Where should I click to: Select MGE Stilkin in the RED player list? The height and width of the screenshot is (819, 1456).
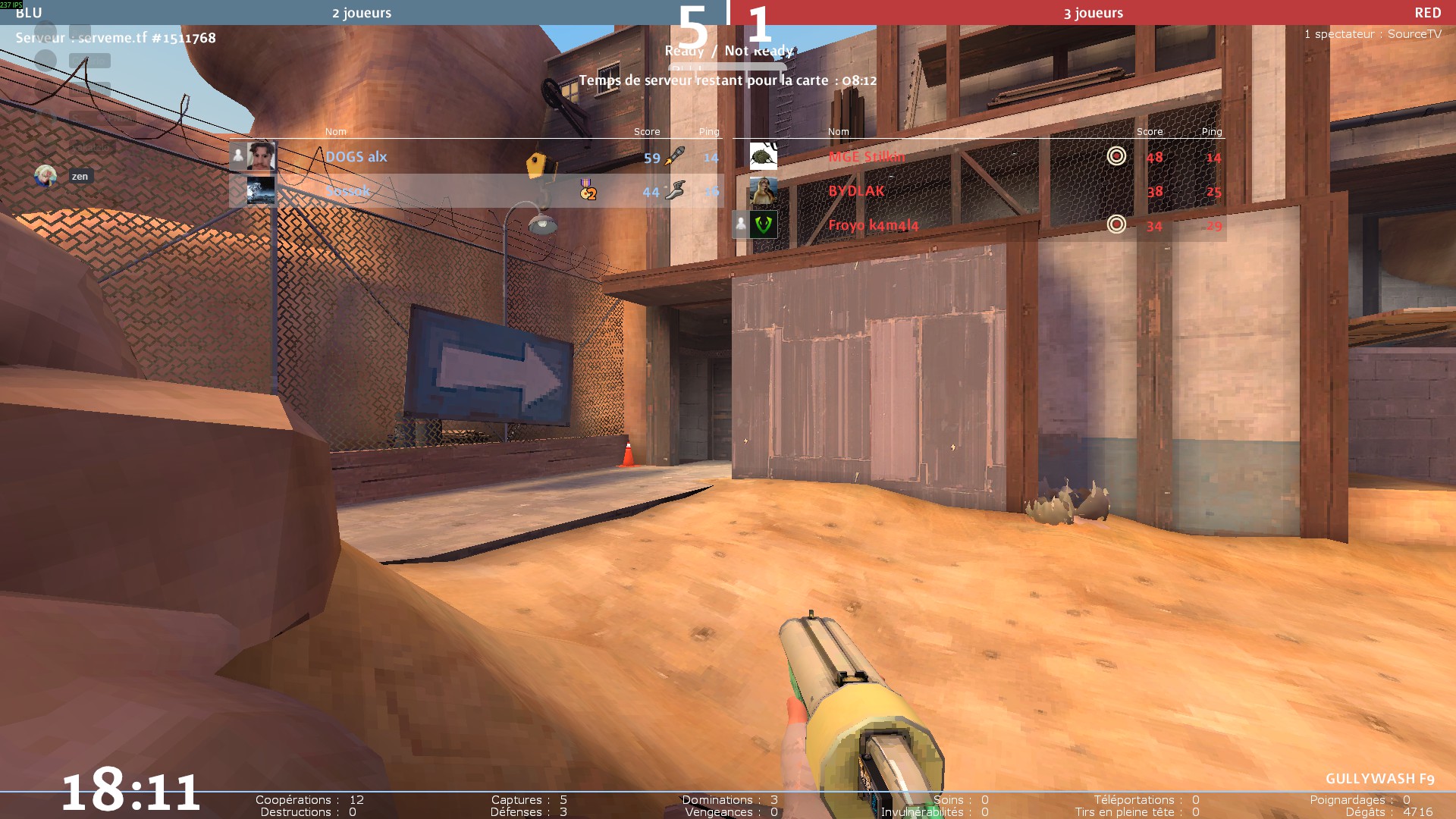point(867,157)
